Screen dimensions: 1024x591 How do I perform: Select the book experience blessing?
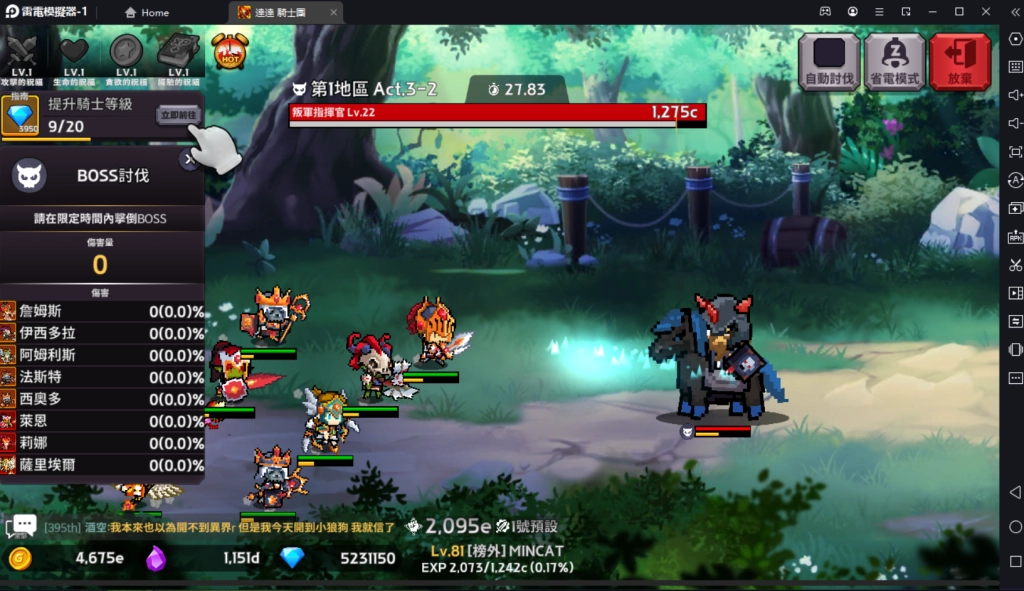[178, 54]
